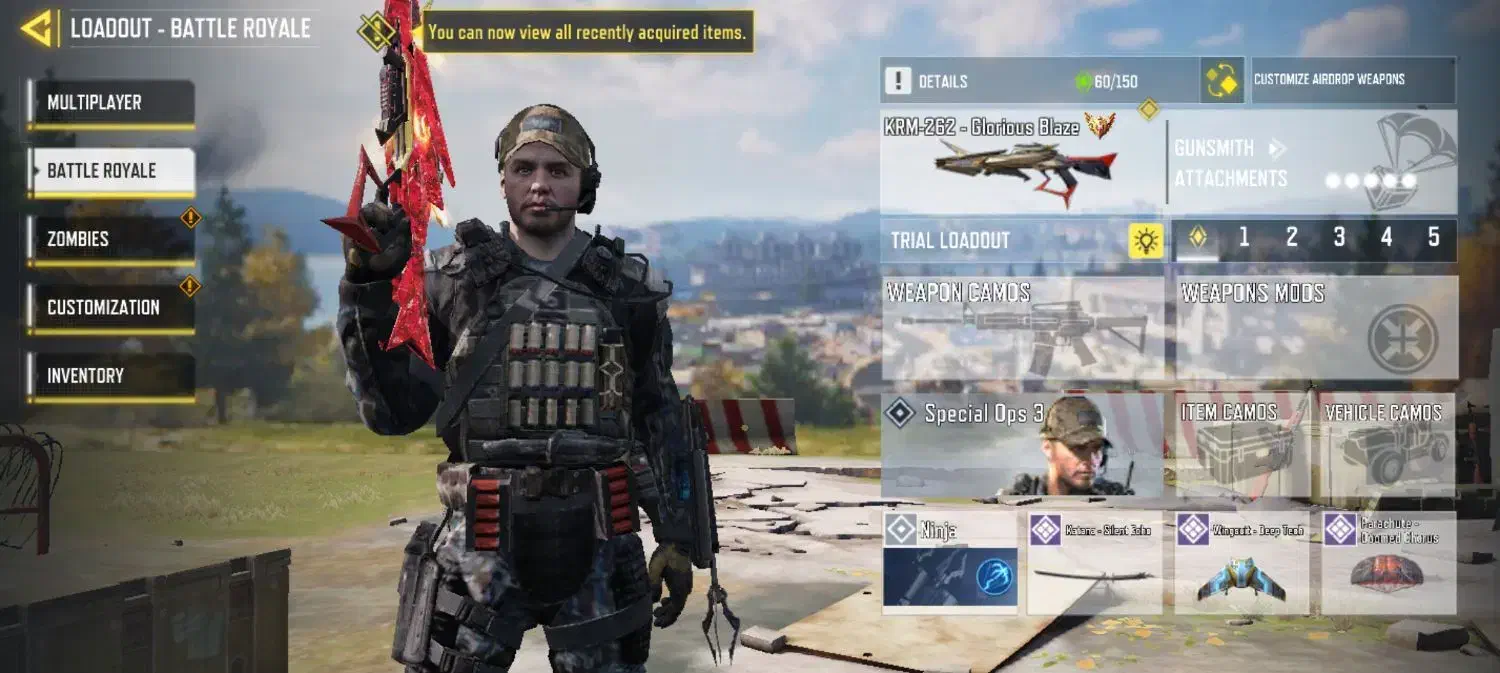
Task: Tap the Trial Loadout lightbulb button
Action: 1146,241
